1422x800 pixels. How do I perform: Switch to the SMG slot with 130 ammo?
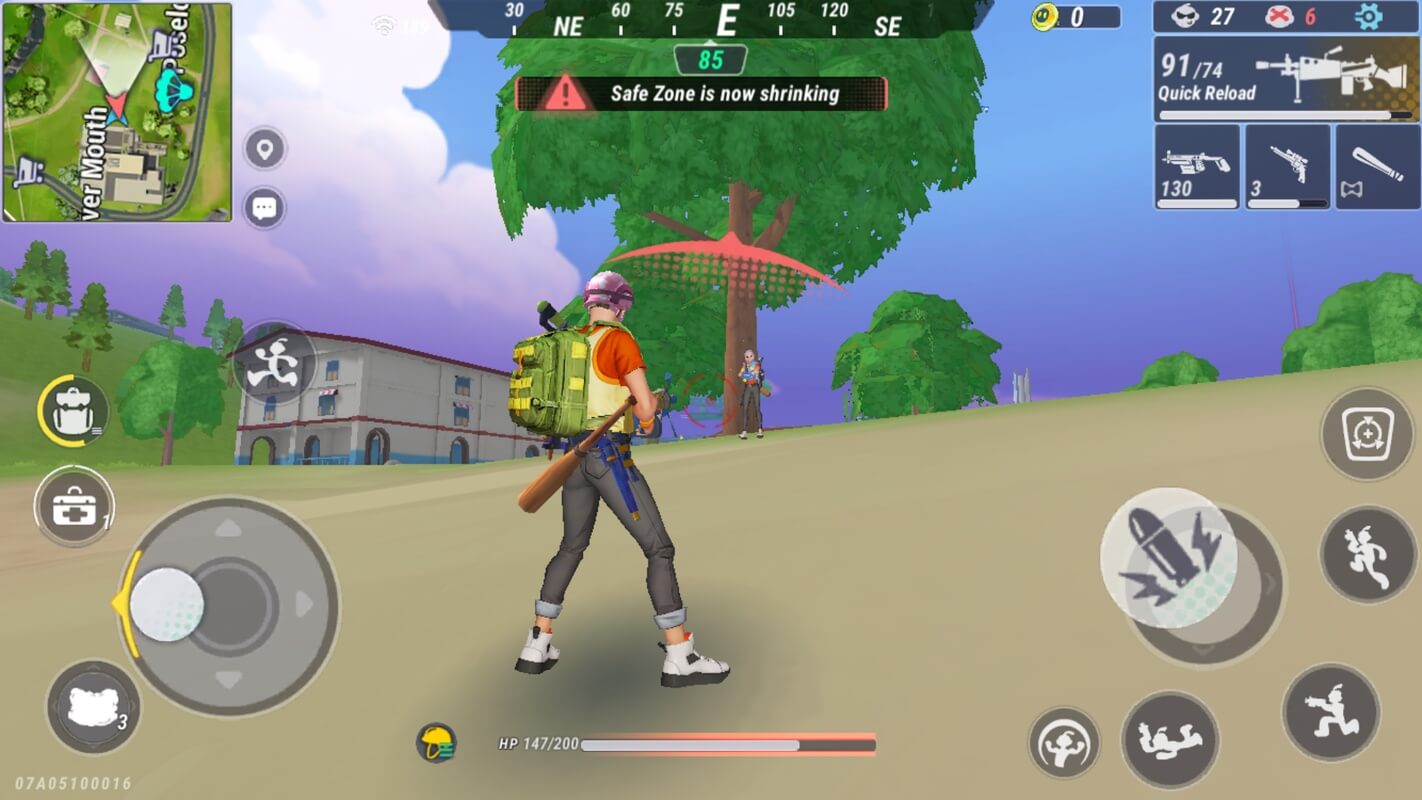1196,166
